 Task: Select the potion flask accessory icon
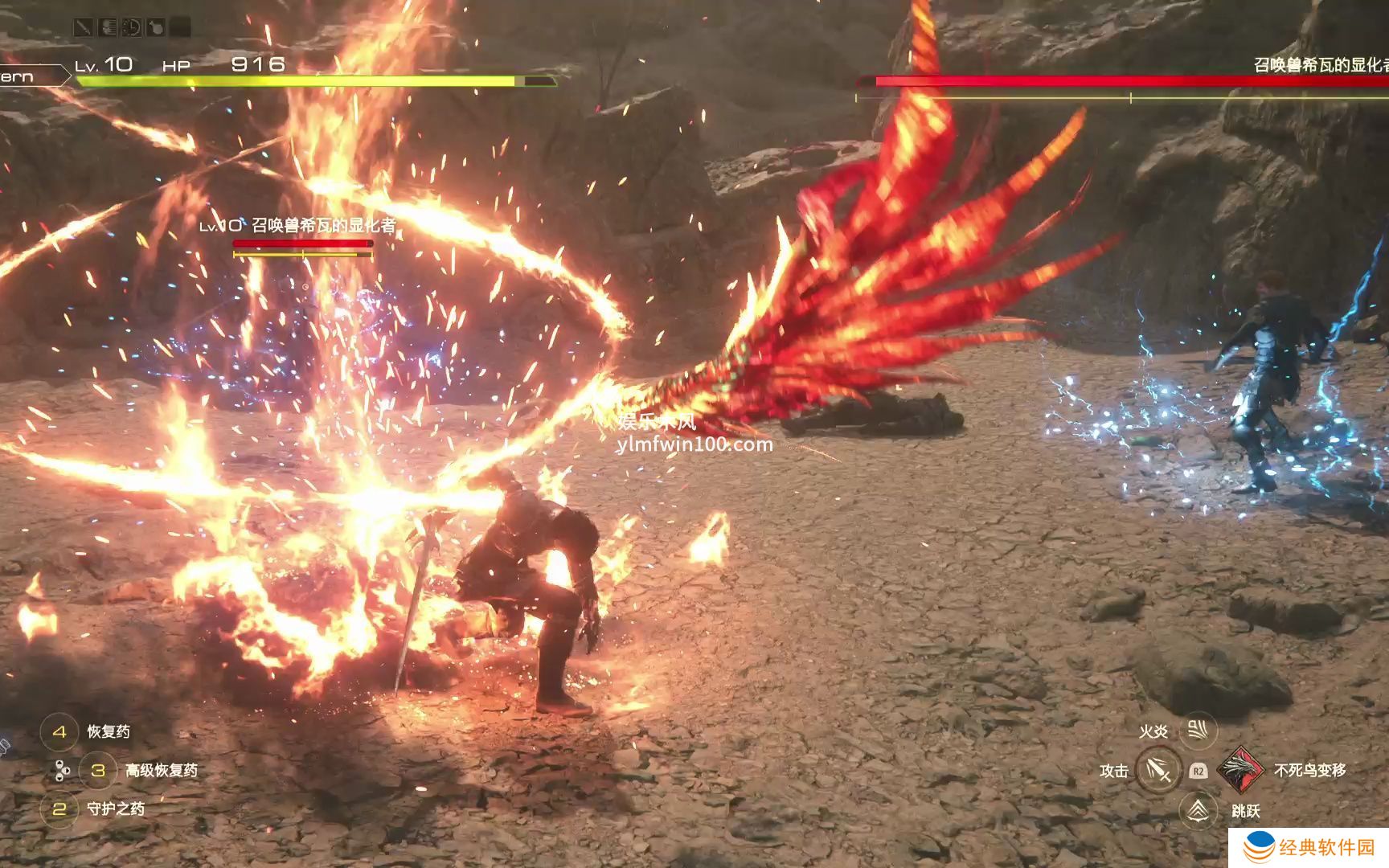[156, 28]
